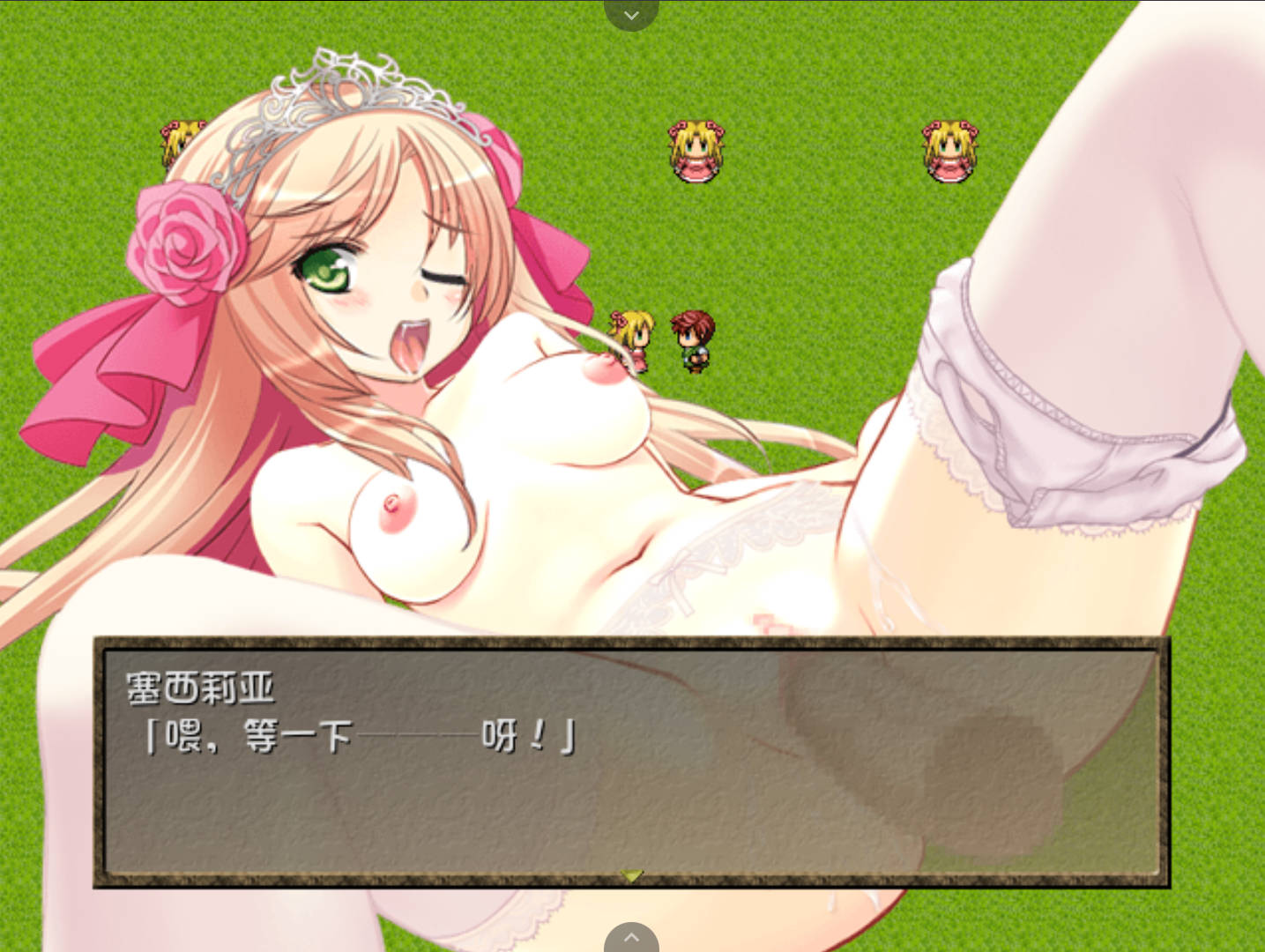Viewport: 1265px width, 952px height.
Task: Select the brown-haired hero sprite
Action: pos(696,339)
